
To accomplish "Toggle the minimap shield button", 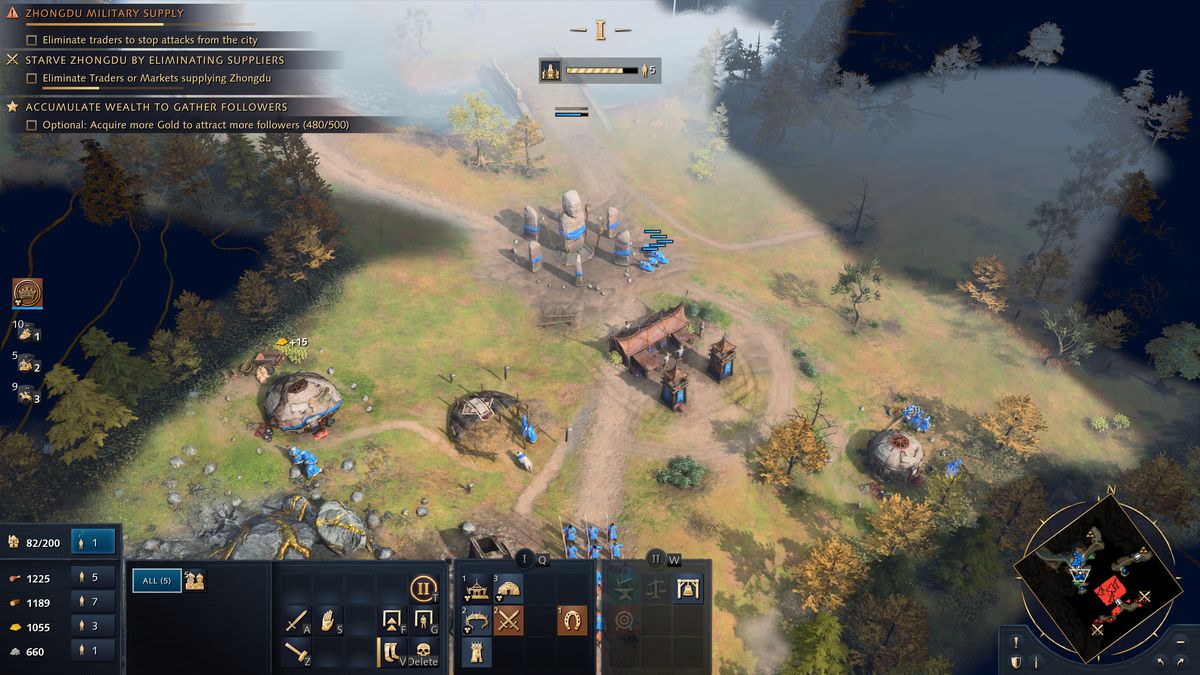I will 1016,662.
